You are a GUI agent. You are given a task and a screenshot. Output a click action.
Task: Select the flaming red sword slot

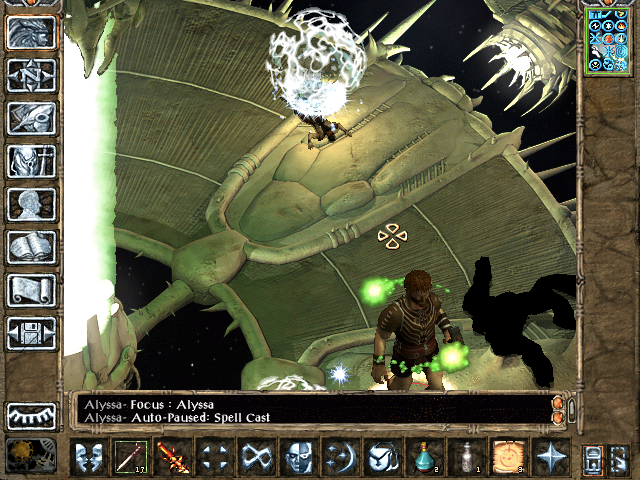tap(172, 457)
